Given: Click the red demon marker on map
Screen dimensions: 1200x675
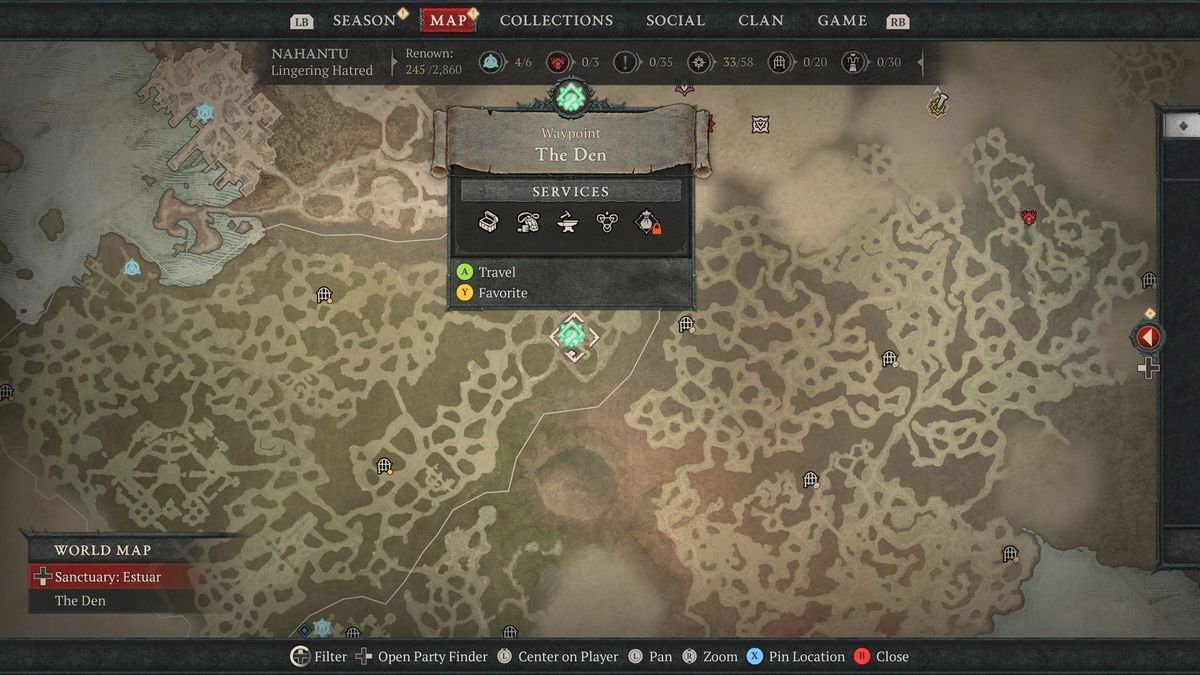Looking at the screenshot, I should [1028, 217].
